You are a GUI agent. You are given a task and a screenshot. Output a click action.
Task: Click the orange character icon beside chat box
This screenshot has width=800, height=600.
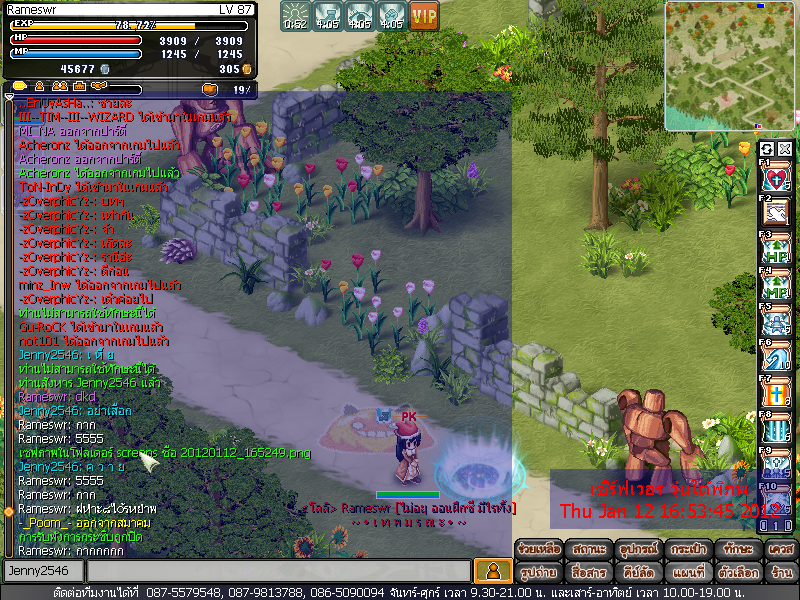(x=491, y=571)
